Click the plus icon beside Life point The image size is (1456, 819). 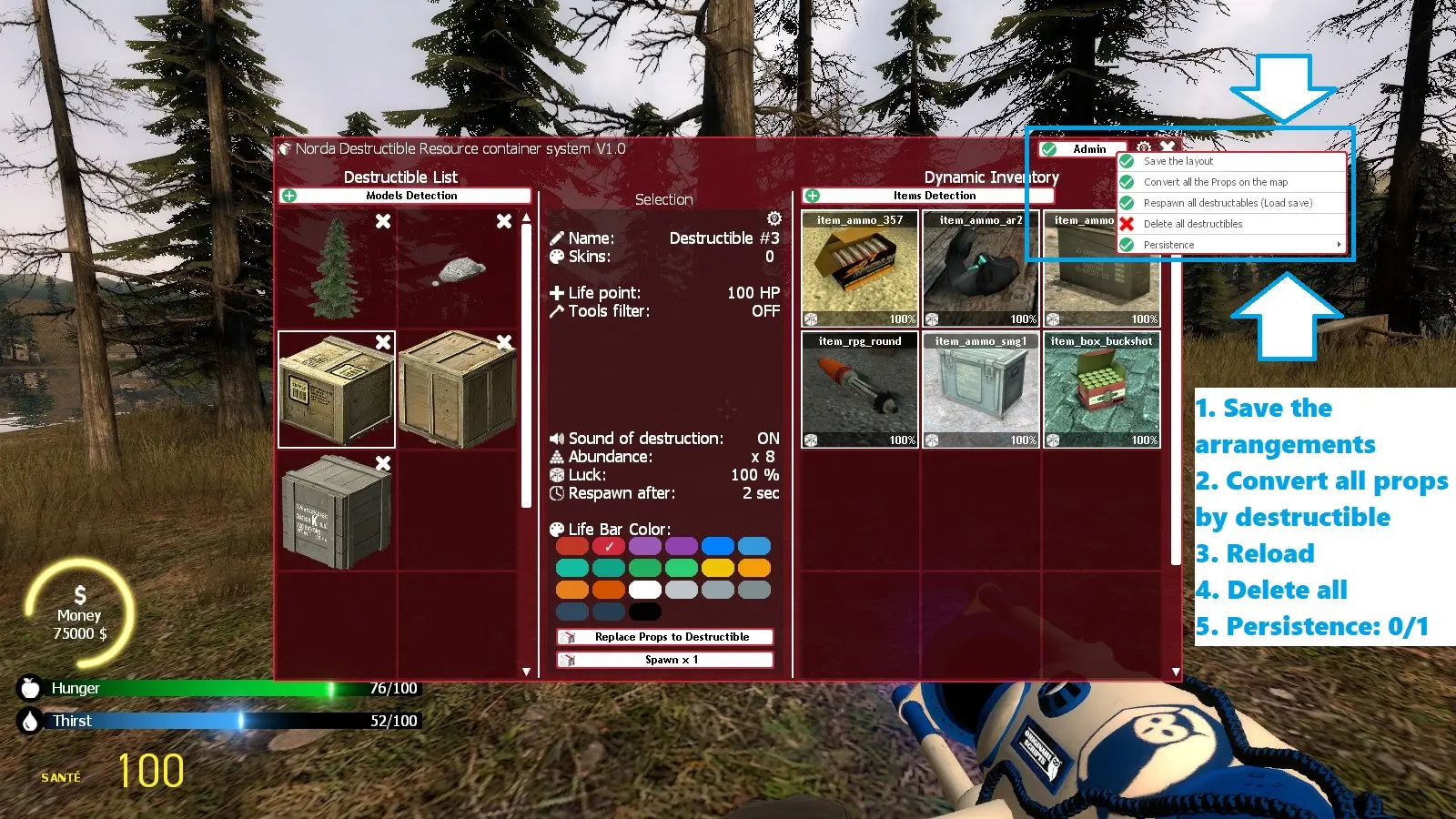[x=556, y=293]
